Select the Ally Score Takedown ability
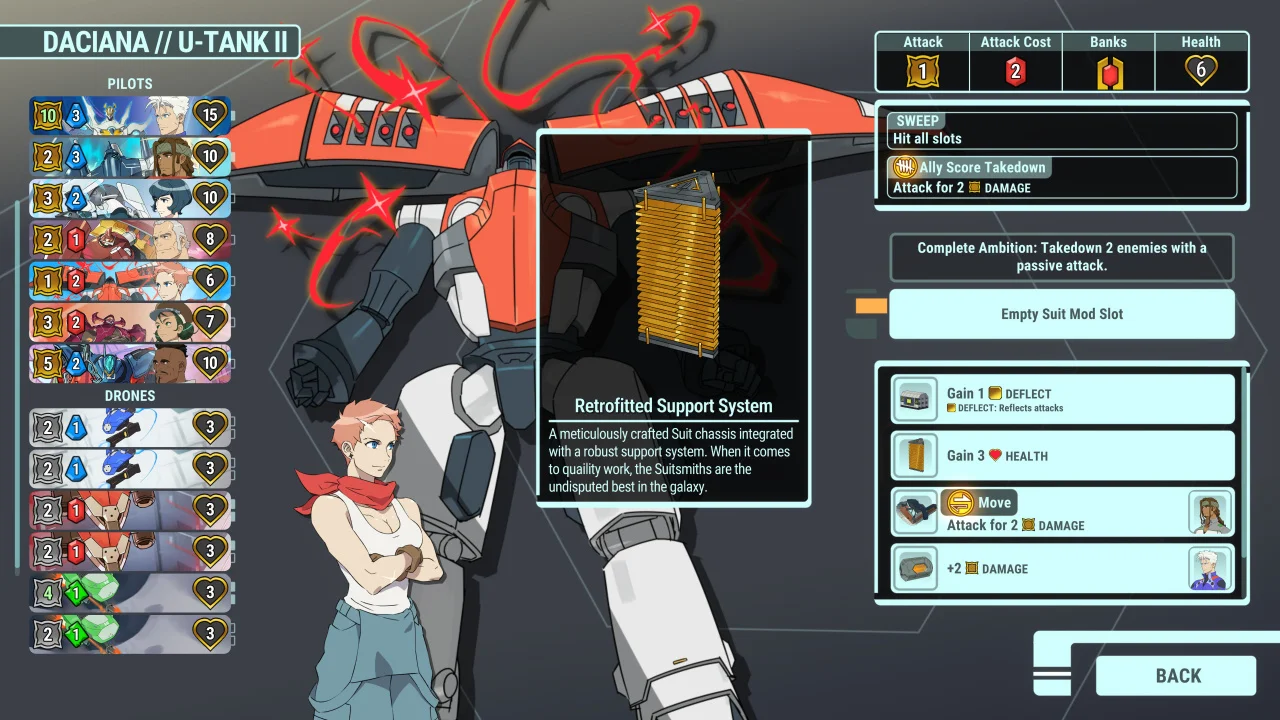 (1061, 177)
